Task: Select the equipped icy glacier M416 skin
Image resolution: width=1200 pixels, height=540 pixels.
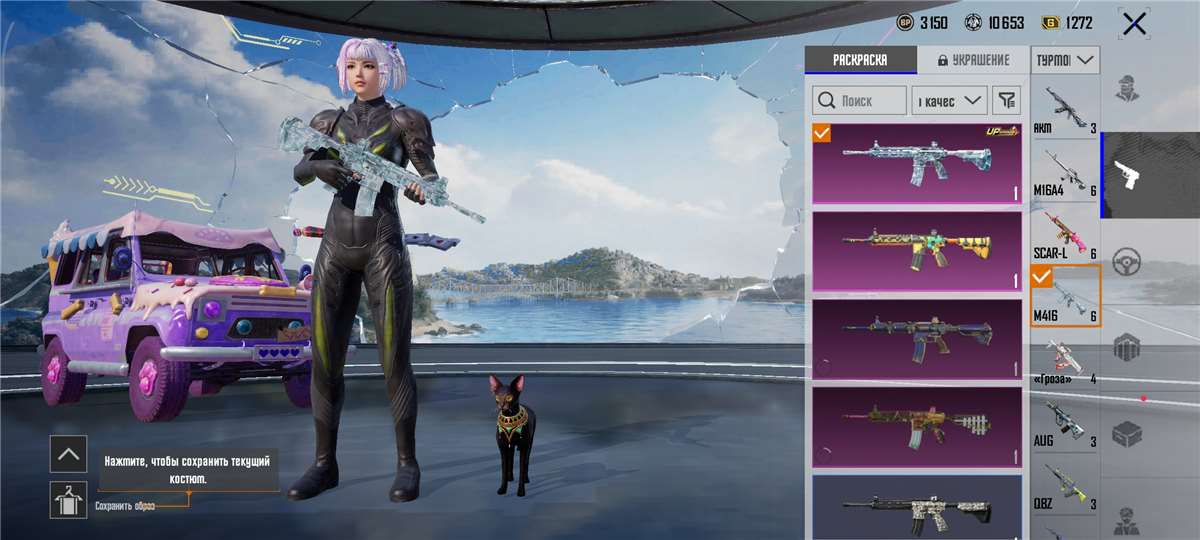Action: [917, 163]
